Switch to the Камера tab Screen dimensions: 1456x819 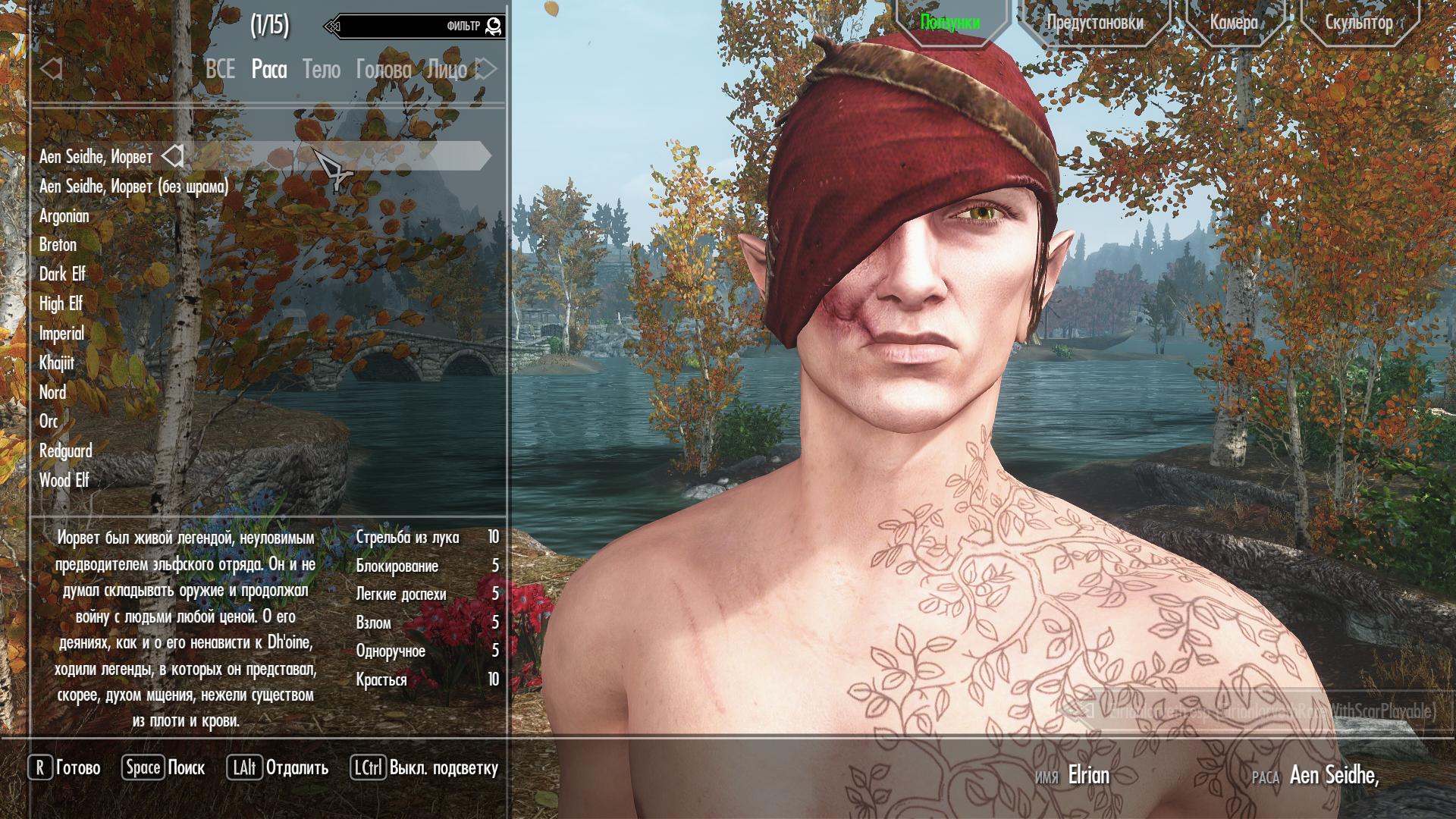click(x=1234, y=22)
